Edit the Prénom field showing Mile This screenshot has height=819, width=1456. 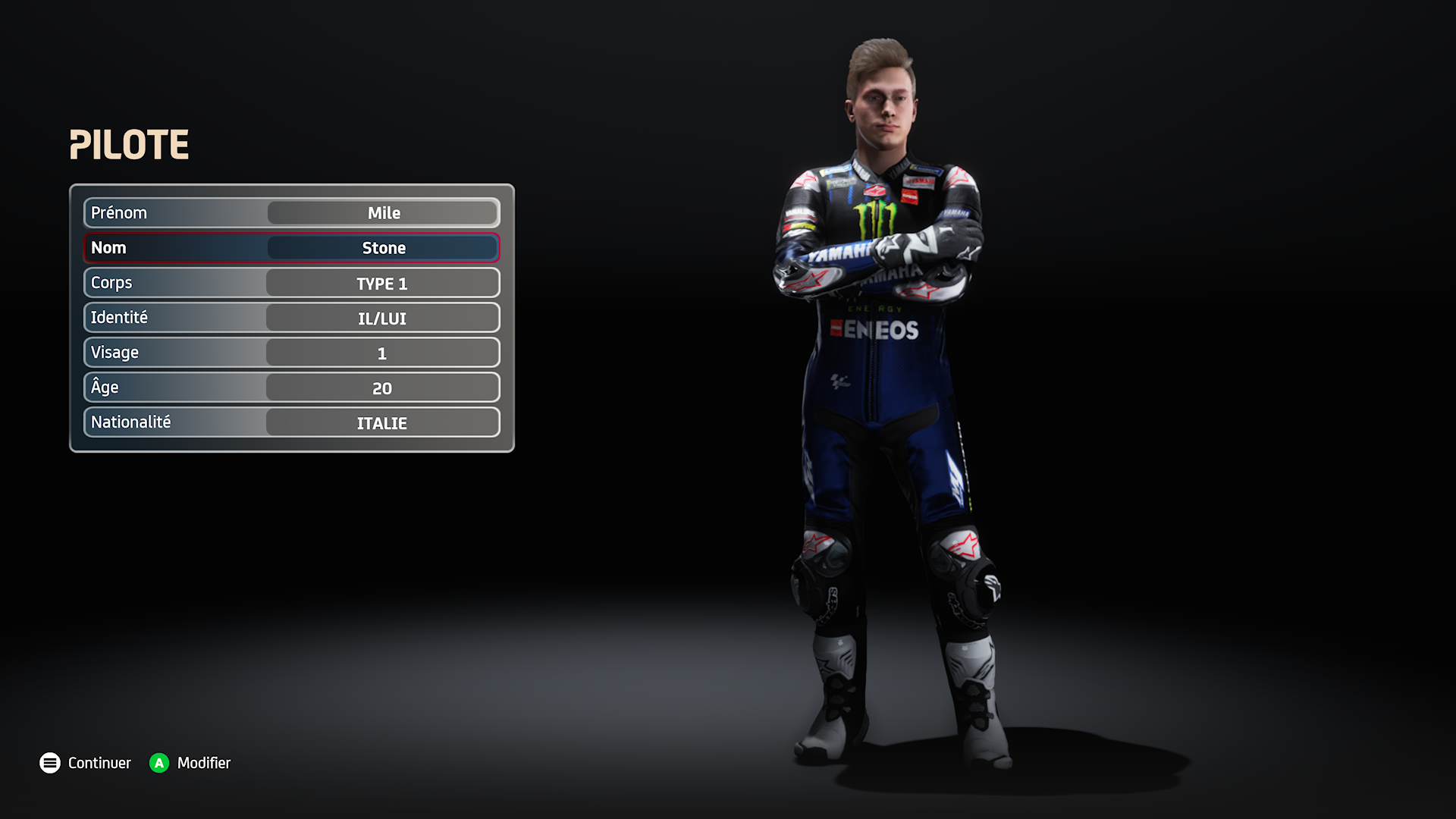(x=383, y=213)
